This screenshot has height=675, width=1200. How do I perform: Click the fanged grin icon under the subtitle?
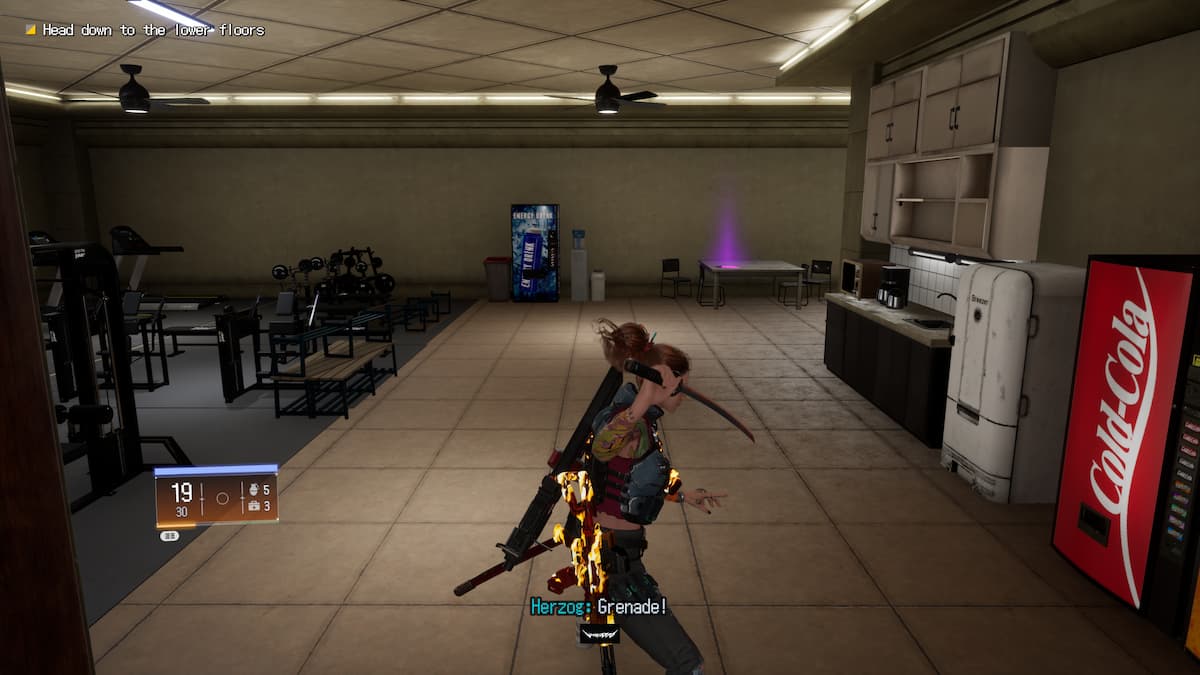599,633
